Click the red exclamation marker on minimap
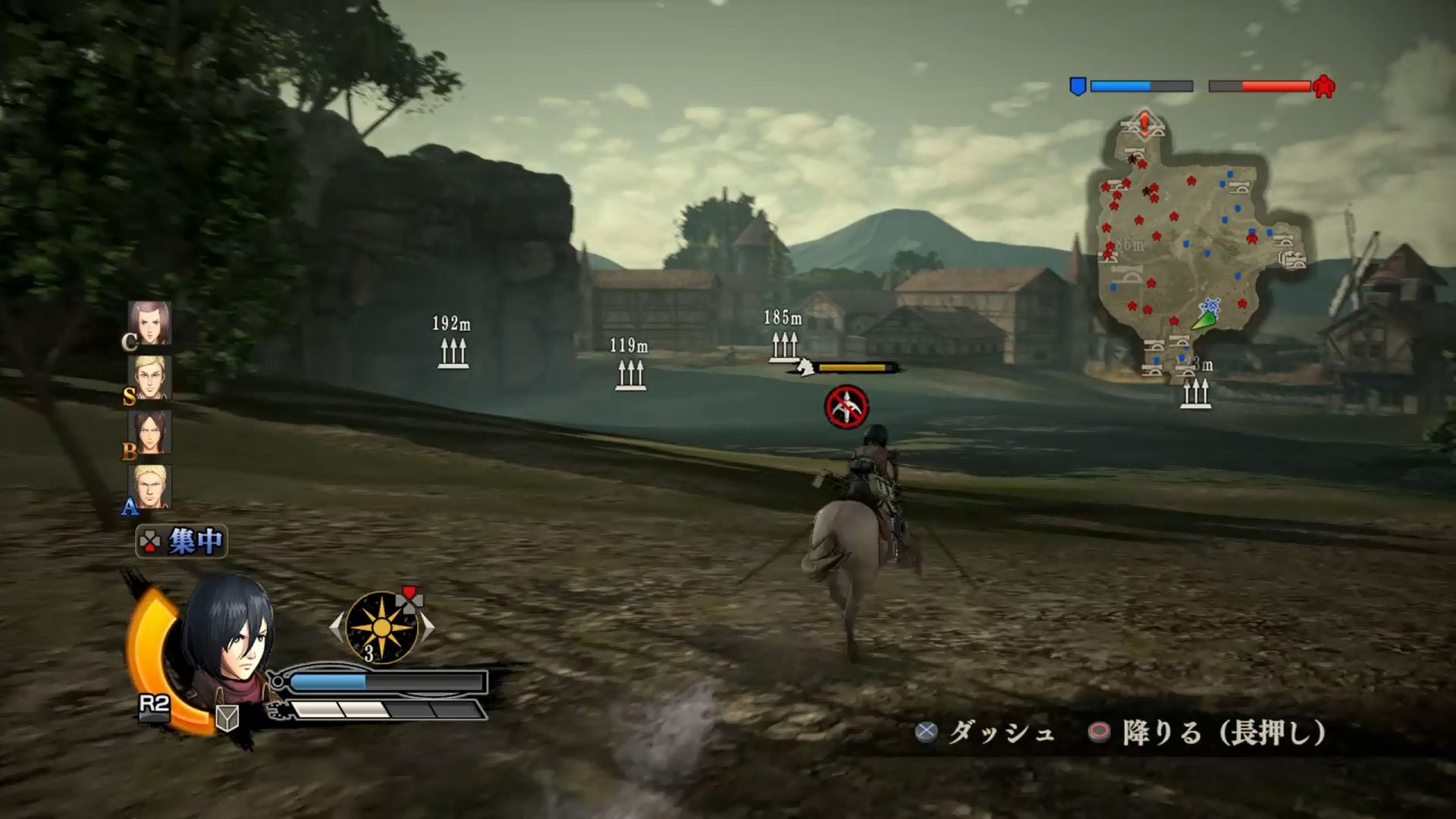The height and width of the screenshot is (819, 1456). pyautogui.click(x=1144, y=123)
